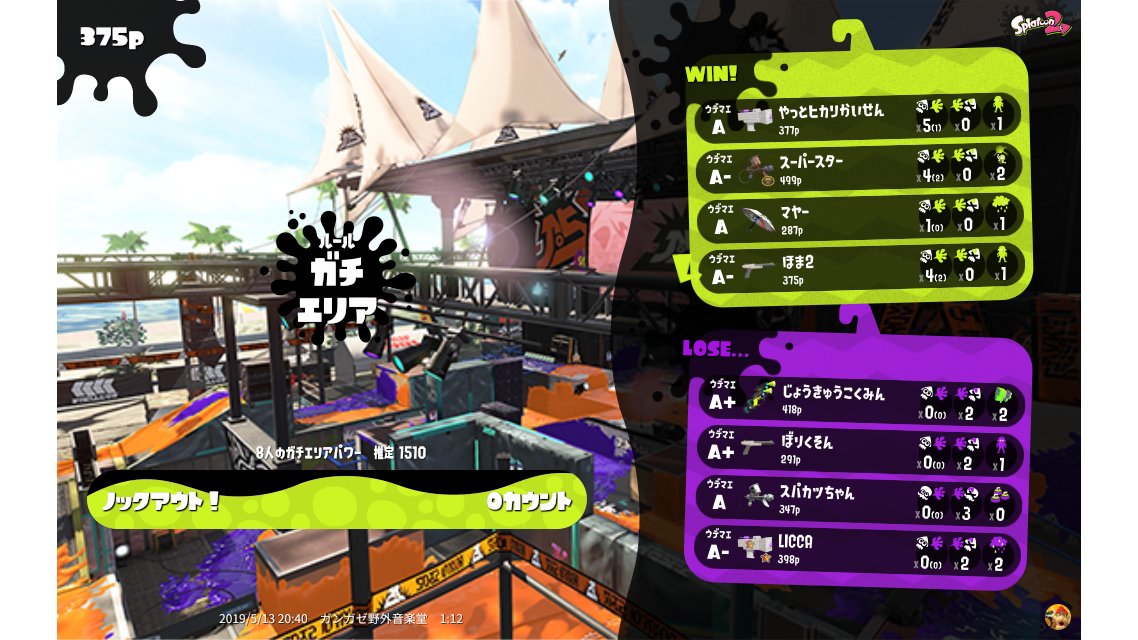1138x640 pixels.
Task: Open the orange profile avatar icon
Action: pyautogui.click(x=1055, y=614)
